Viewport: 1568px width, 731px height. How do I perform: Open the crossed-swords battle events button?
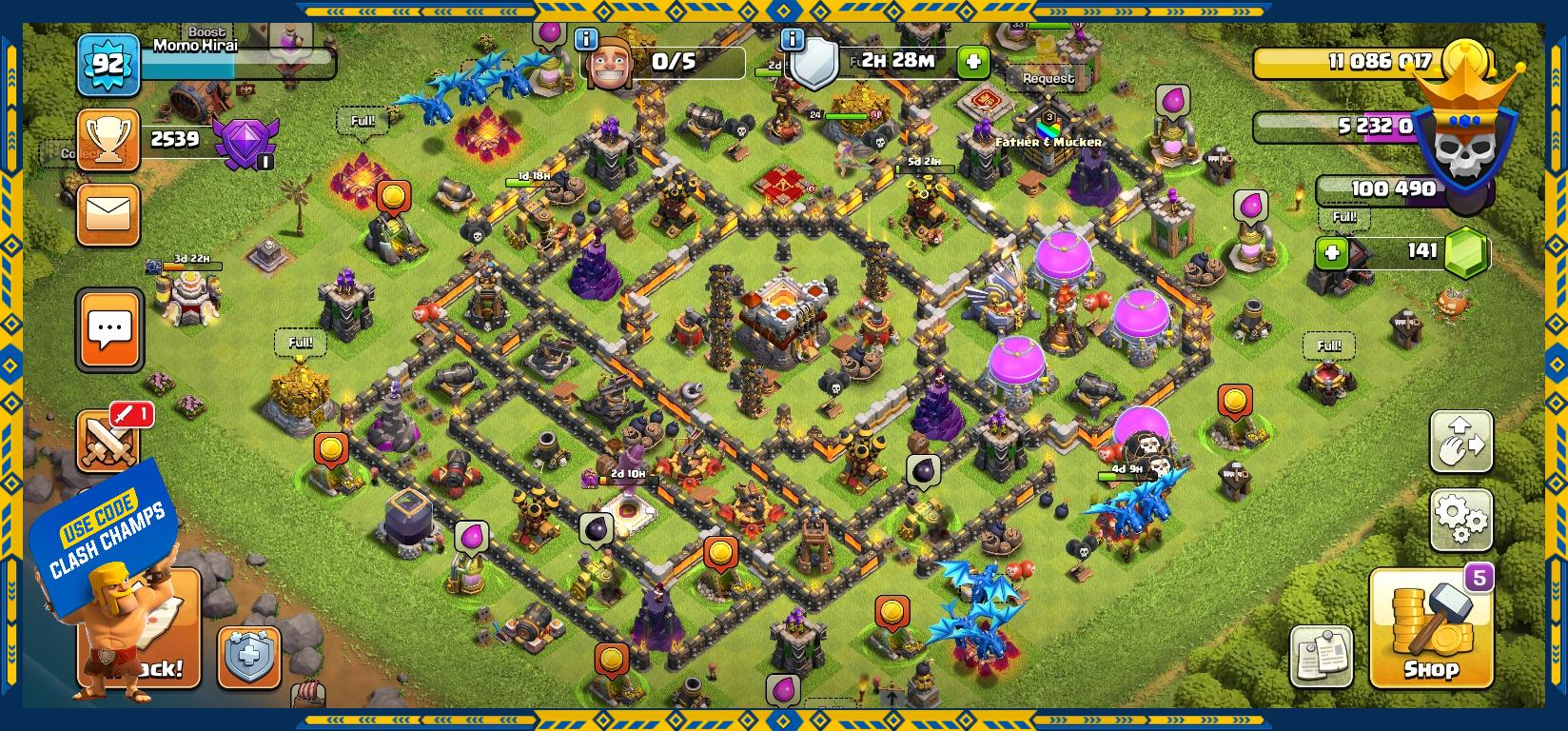(107, 442)
